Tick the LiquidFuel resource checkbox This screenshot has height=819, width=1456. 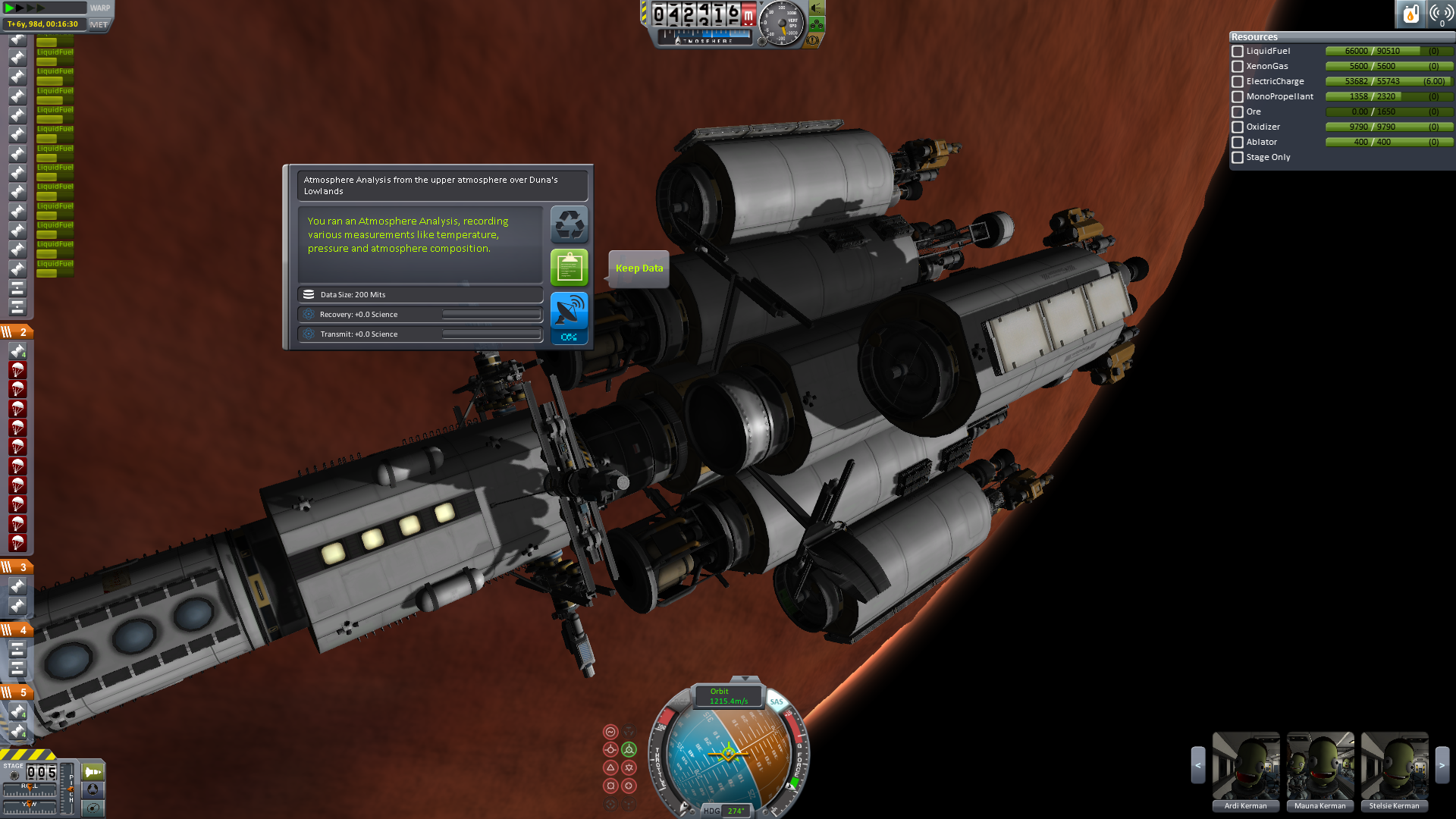(1238, 52)
